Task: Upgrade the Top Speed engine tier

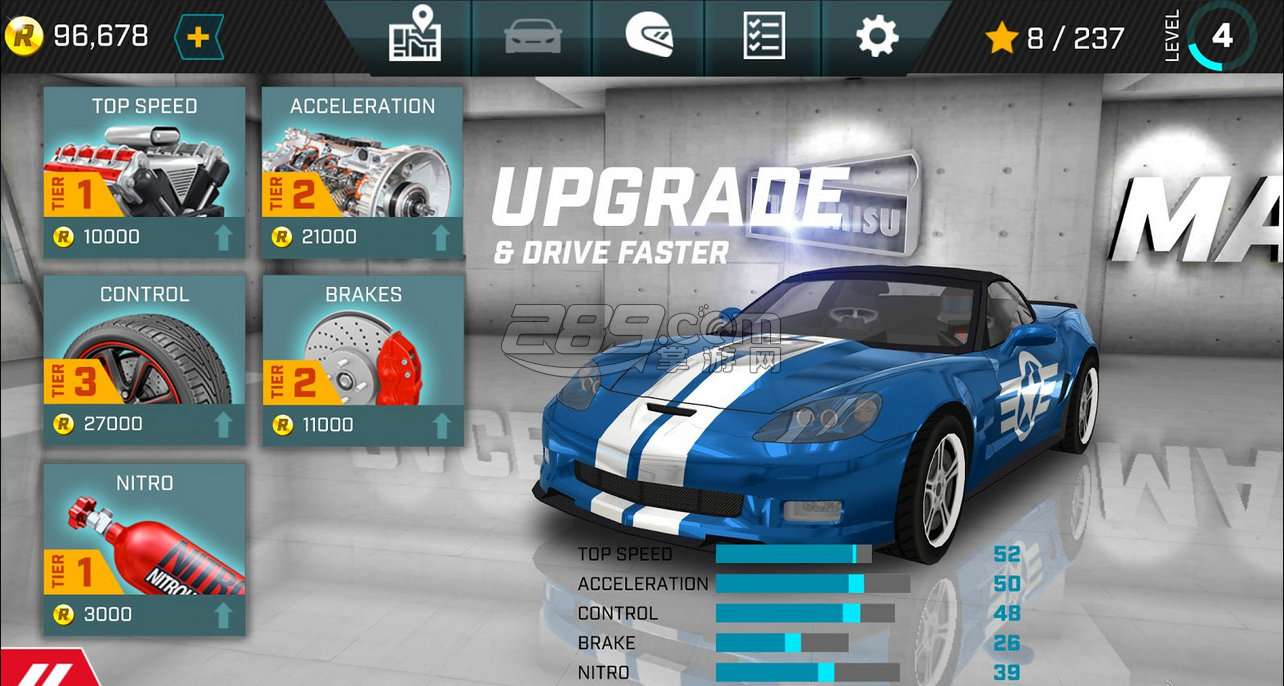Action: click(x=144, y=172)
